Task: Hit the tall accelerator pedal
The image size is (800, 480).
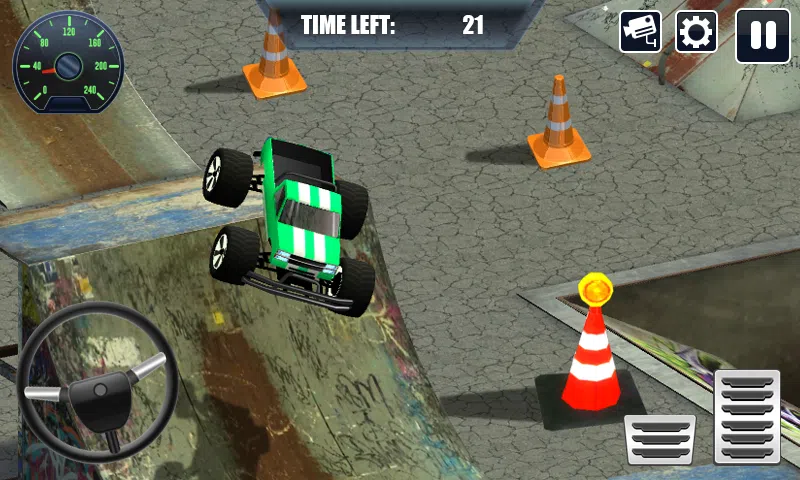Action: click(747, 415)
